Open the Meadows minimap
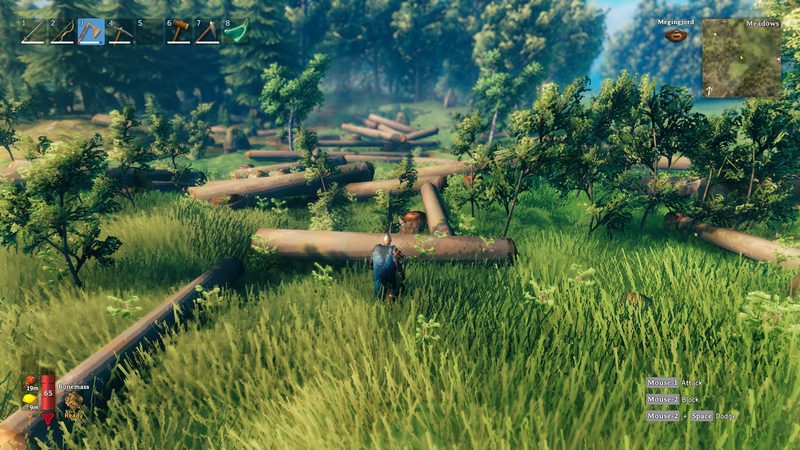Viewport: 800px width, 450px height. pos(741,58)
